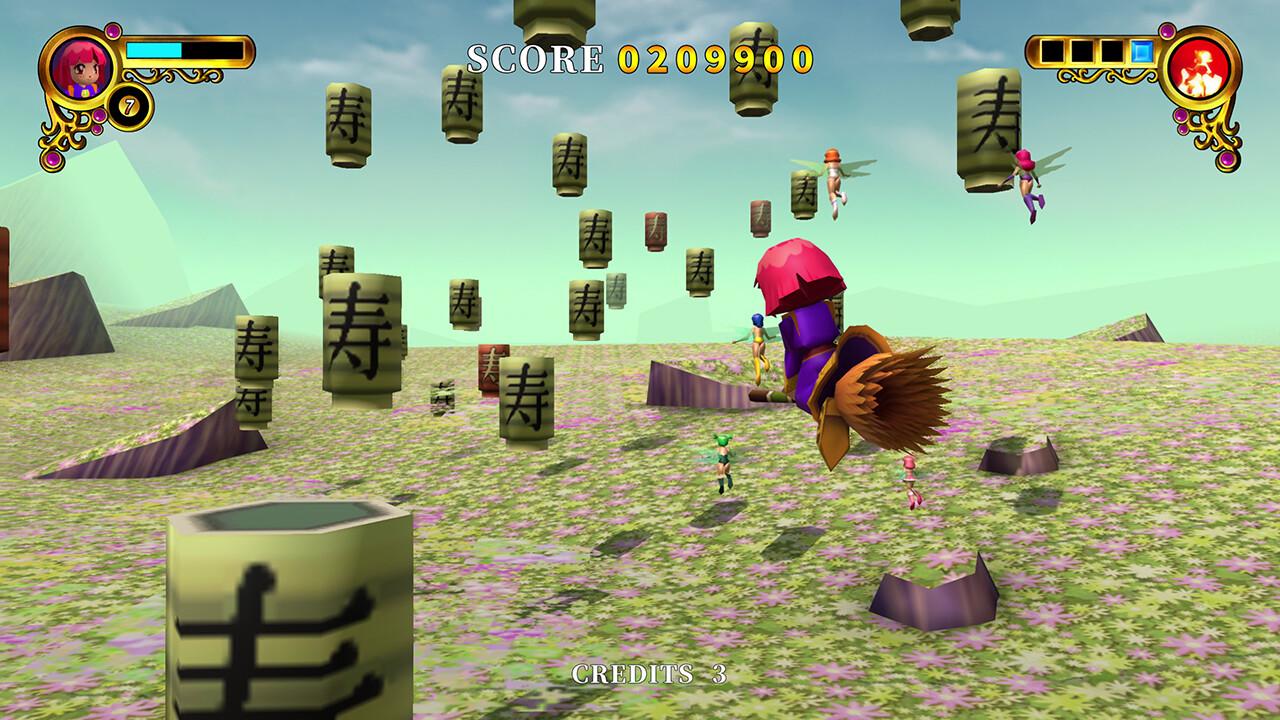The height and width of the screenshot is (720, 1280).
Task: Click the cyan health bar
Action: tap(155, 50)
